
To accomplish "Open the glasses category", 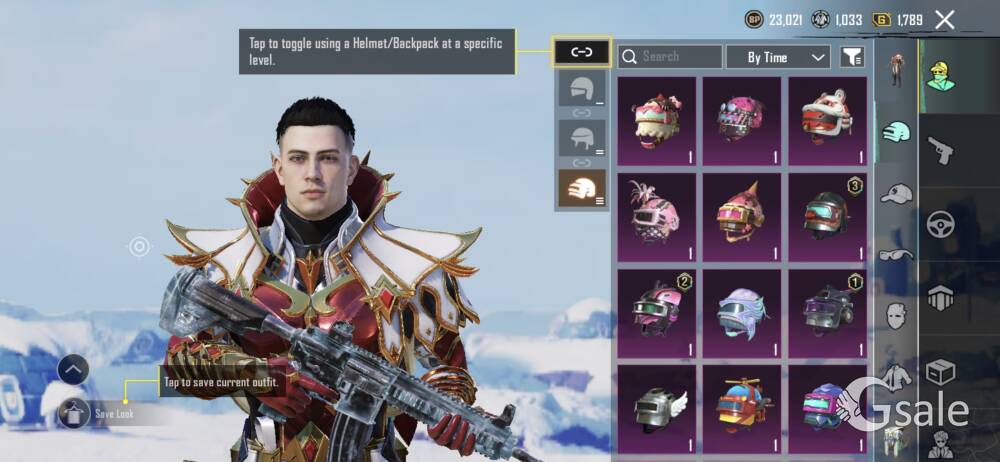I will click(x=896, y=254).
